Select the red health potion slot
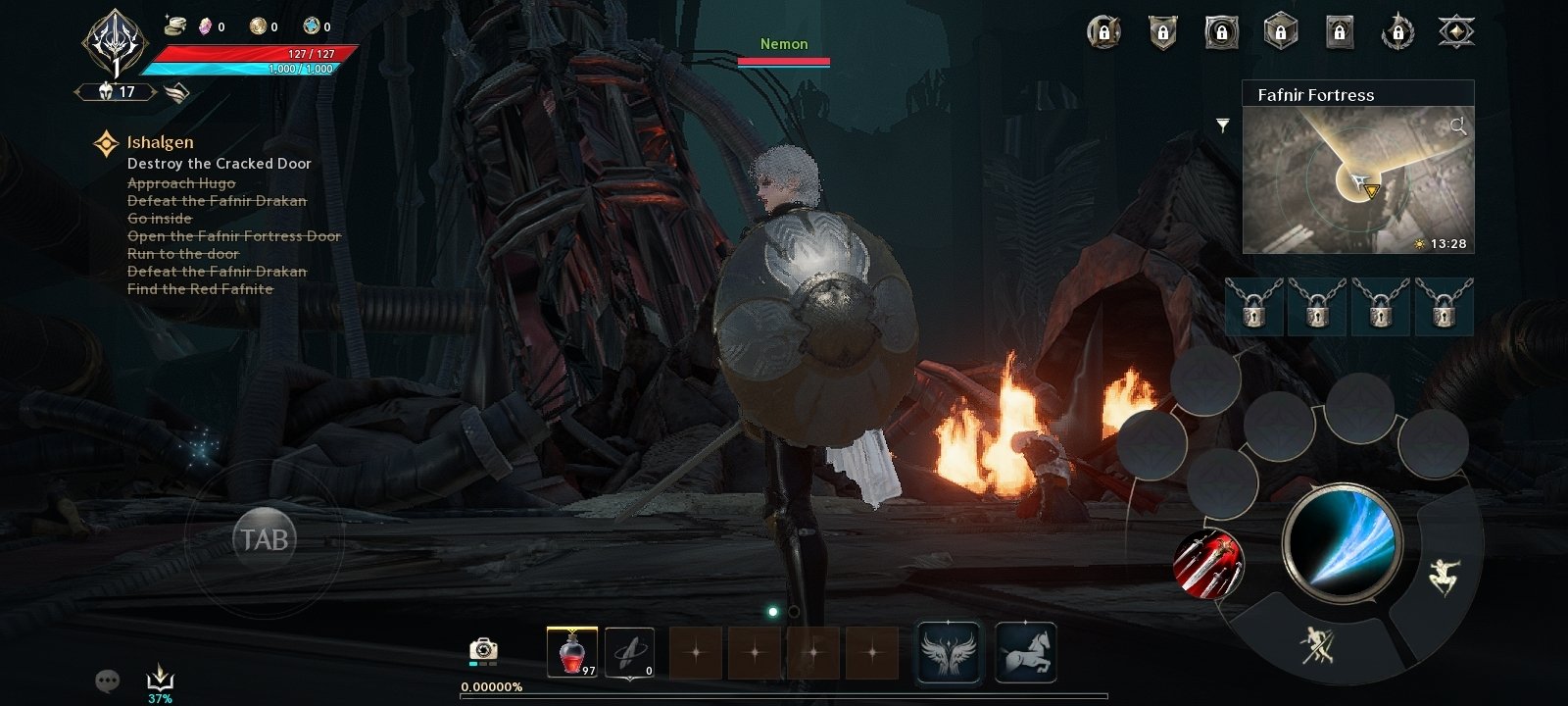The image size is (1568, 706). [x=571, y=652]
